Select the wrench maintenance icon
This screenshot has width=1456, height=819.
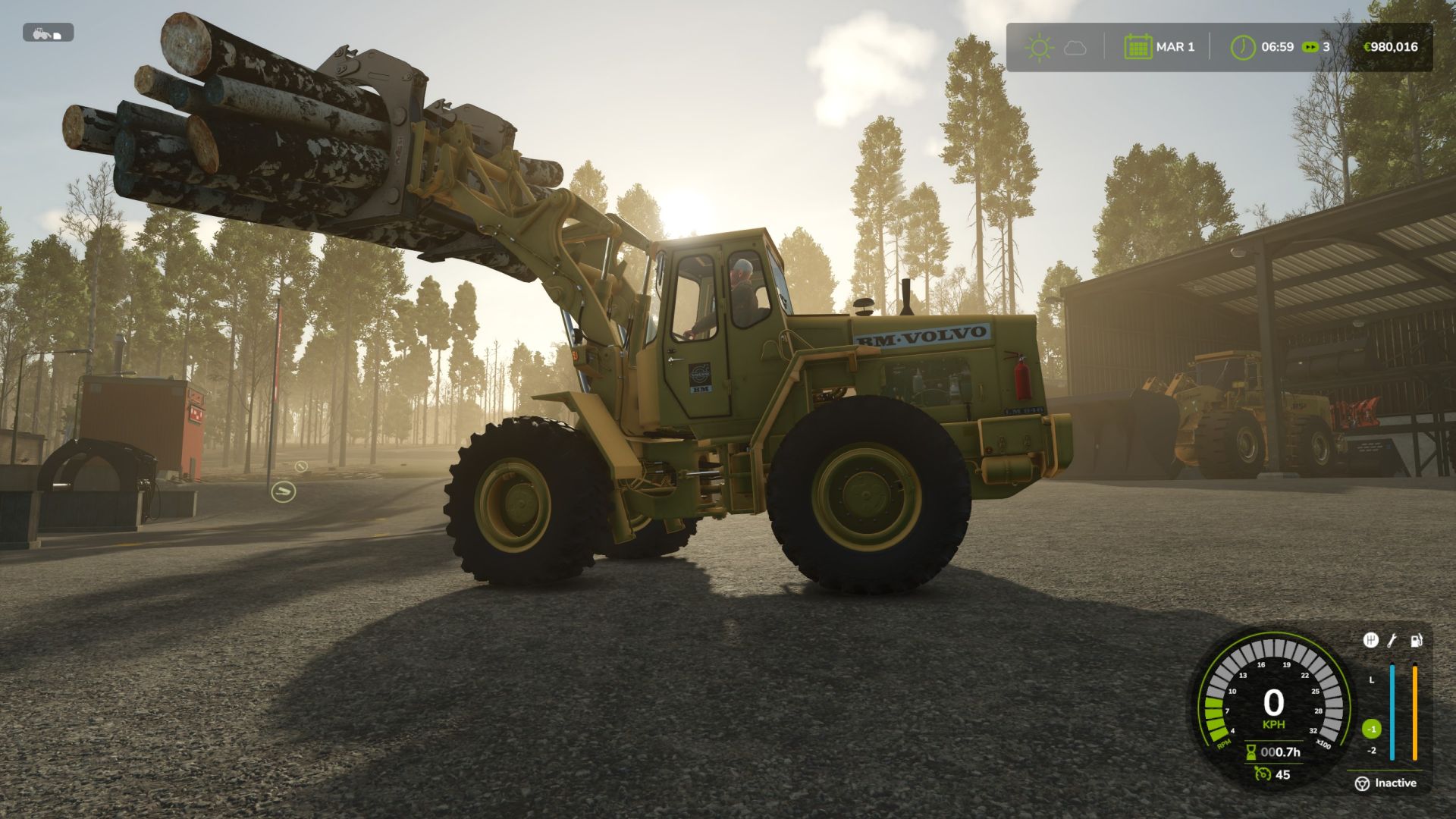pyautogui.click(x=1391, y=641)
